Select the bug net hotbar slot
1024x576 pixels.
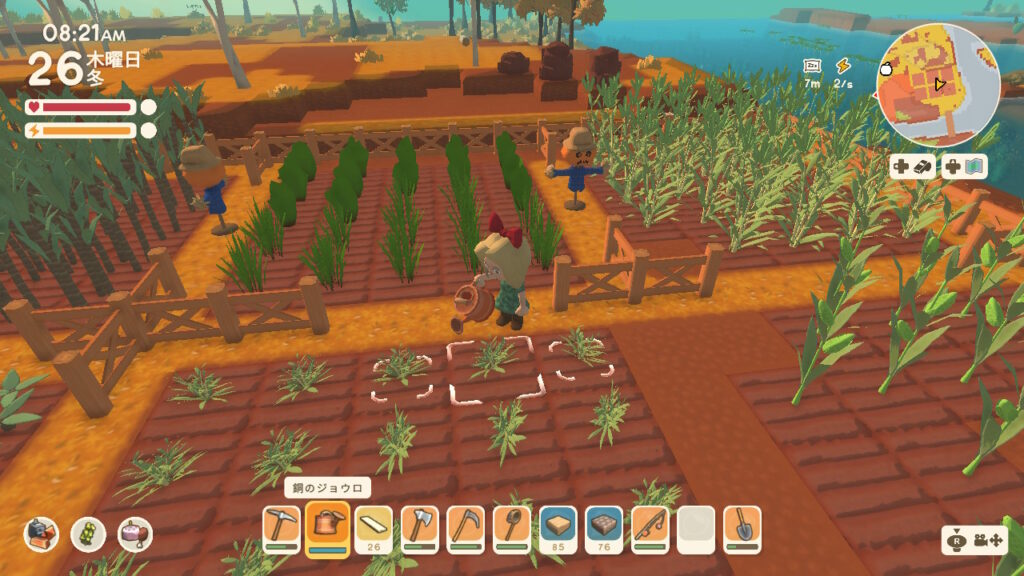(512, 525)
